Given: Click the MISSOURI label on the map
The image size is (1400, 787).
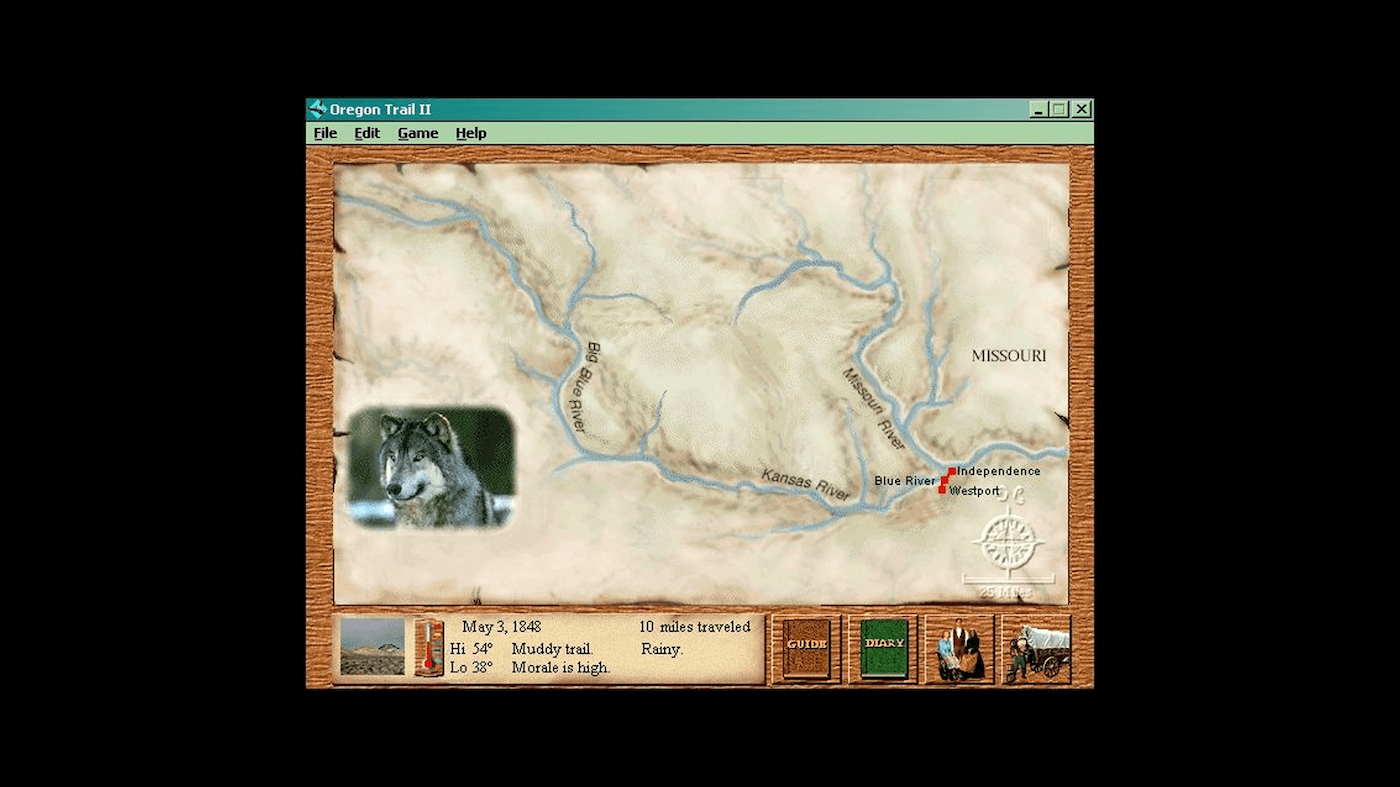Looking at the screenshot, I should coord(1008,355).
